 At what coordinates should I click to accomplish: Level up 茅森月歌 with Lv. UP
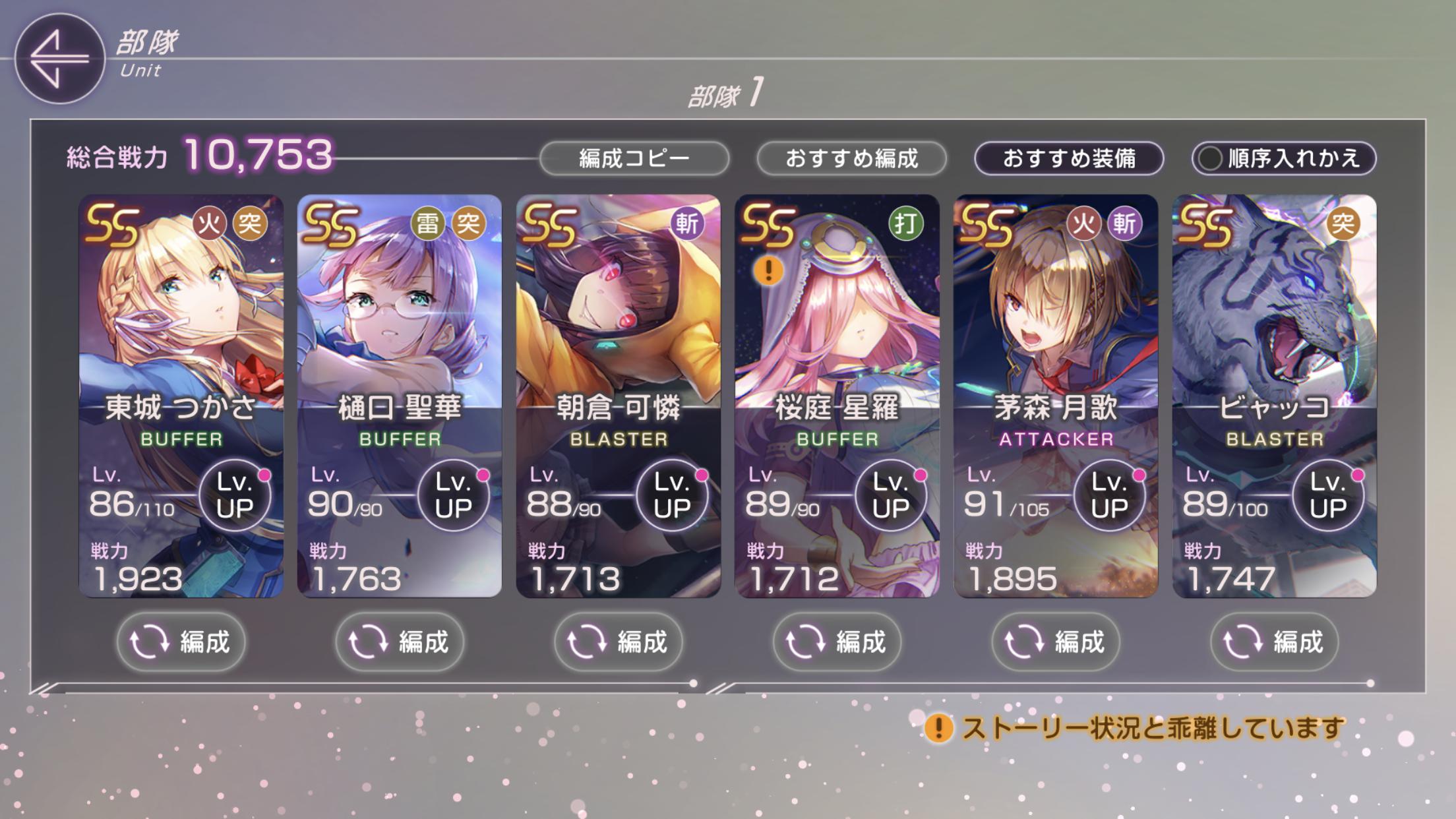tap(1110, 496)
